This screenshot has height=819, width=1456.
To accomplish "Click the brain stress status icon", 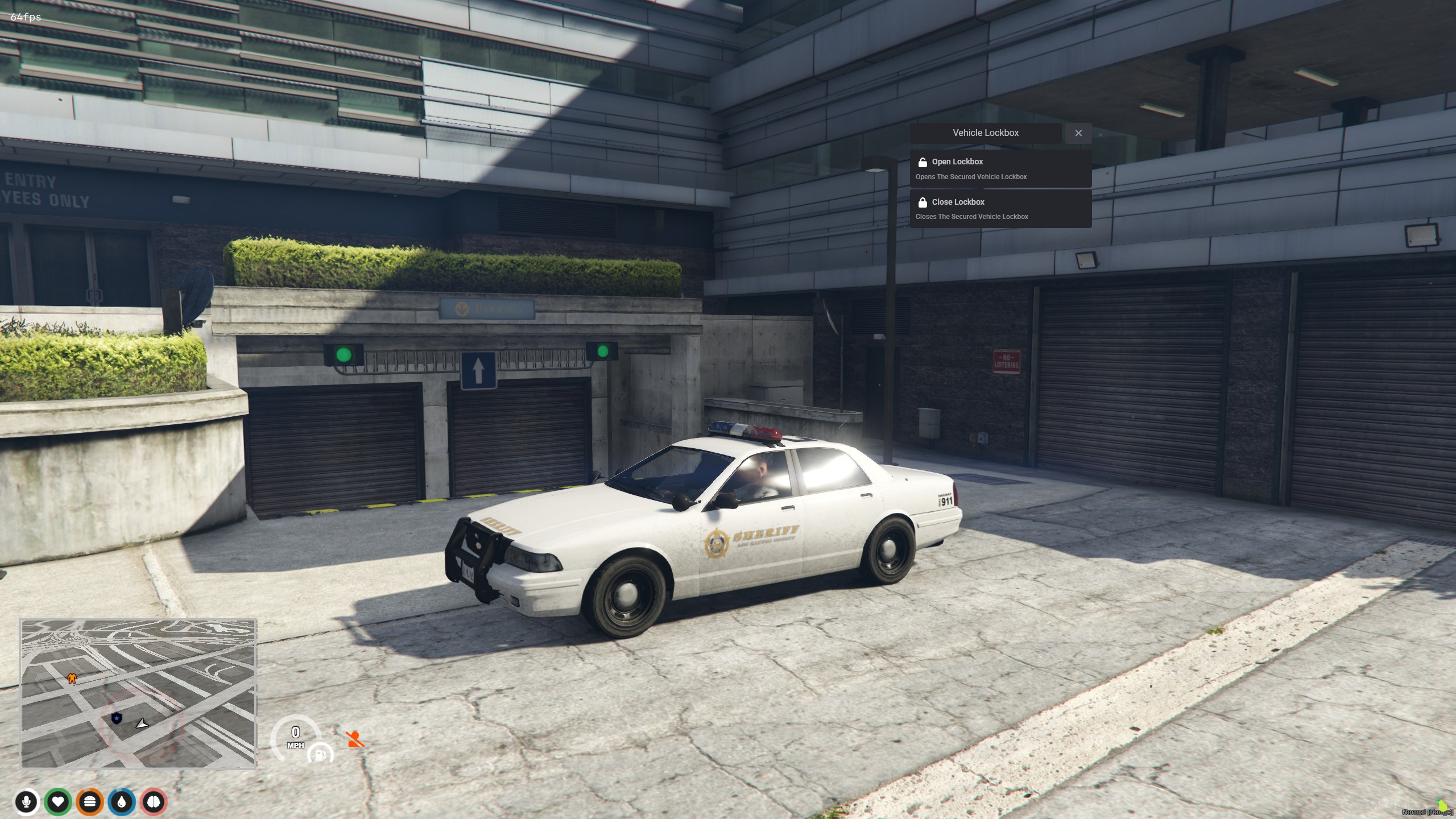I will (x=154, y=802).
